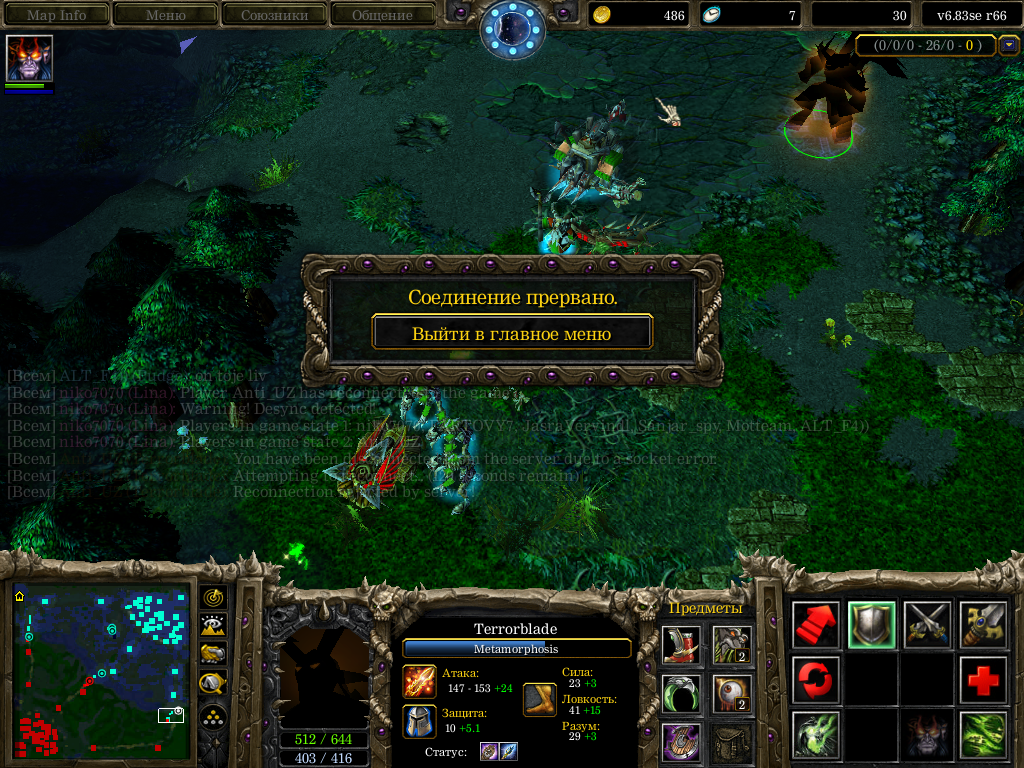Viewport: 1024px width, 768px height.
Task: Activate the minimap signal ping button
Action: point(213,597)
